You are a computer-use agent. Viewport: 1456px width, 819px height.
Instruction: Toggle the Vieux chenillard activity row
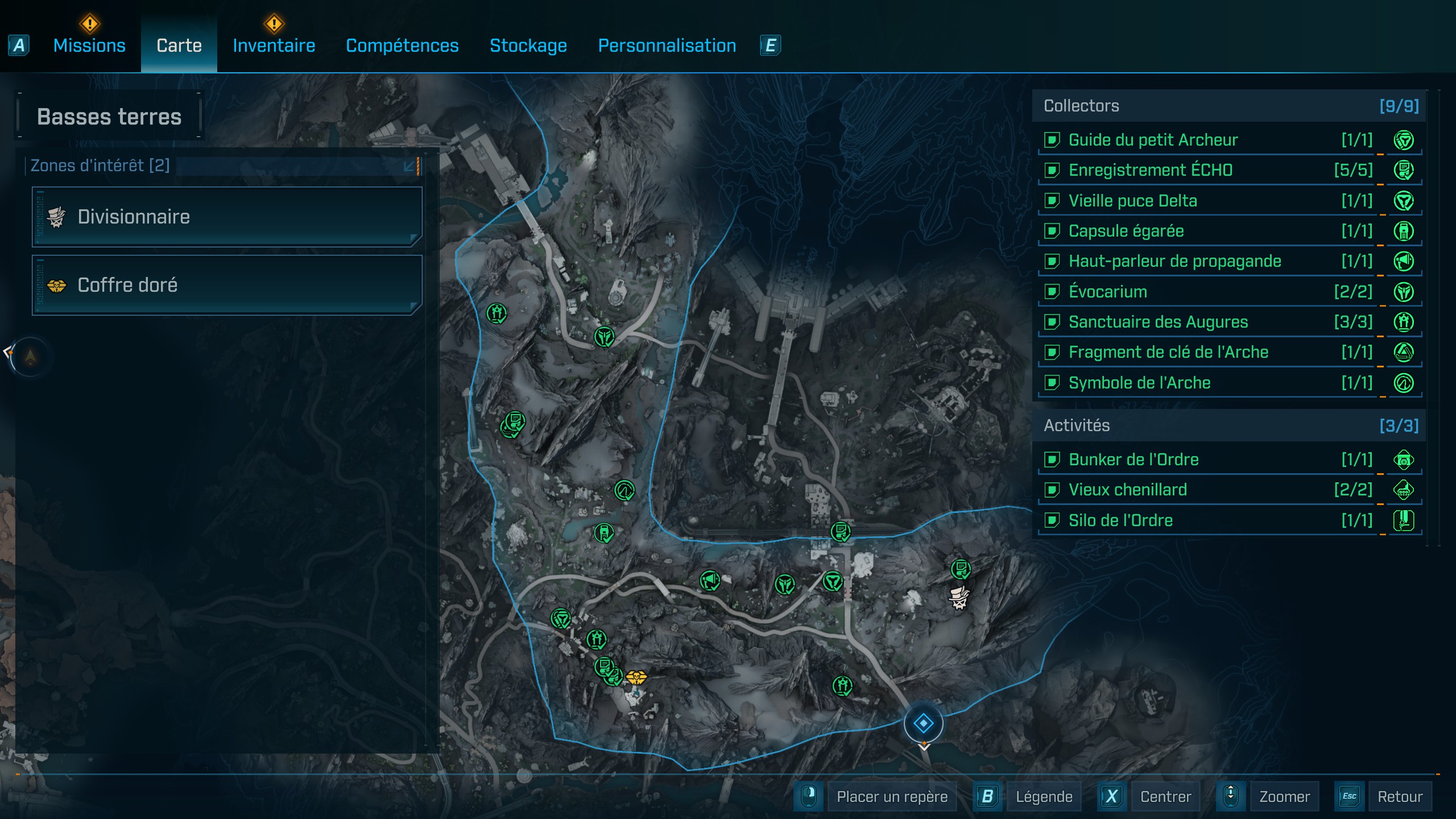click(1127, 490)
